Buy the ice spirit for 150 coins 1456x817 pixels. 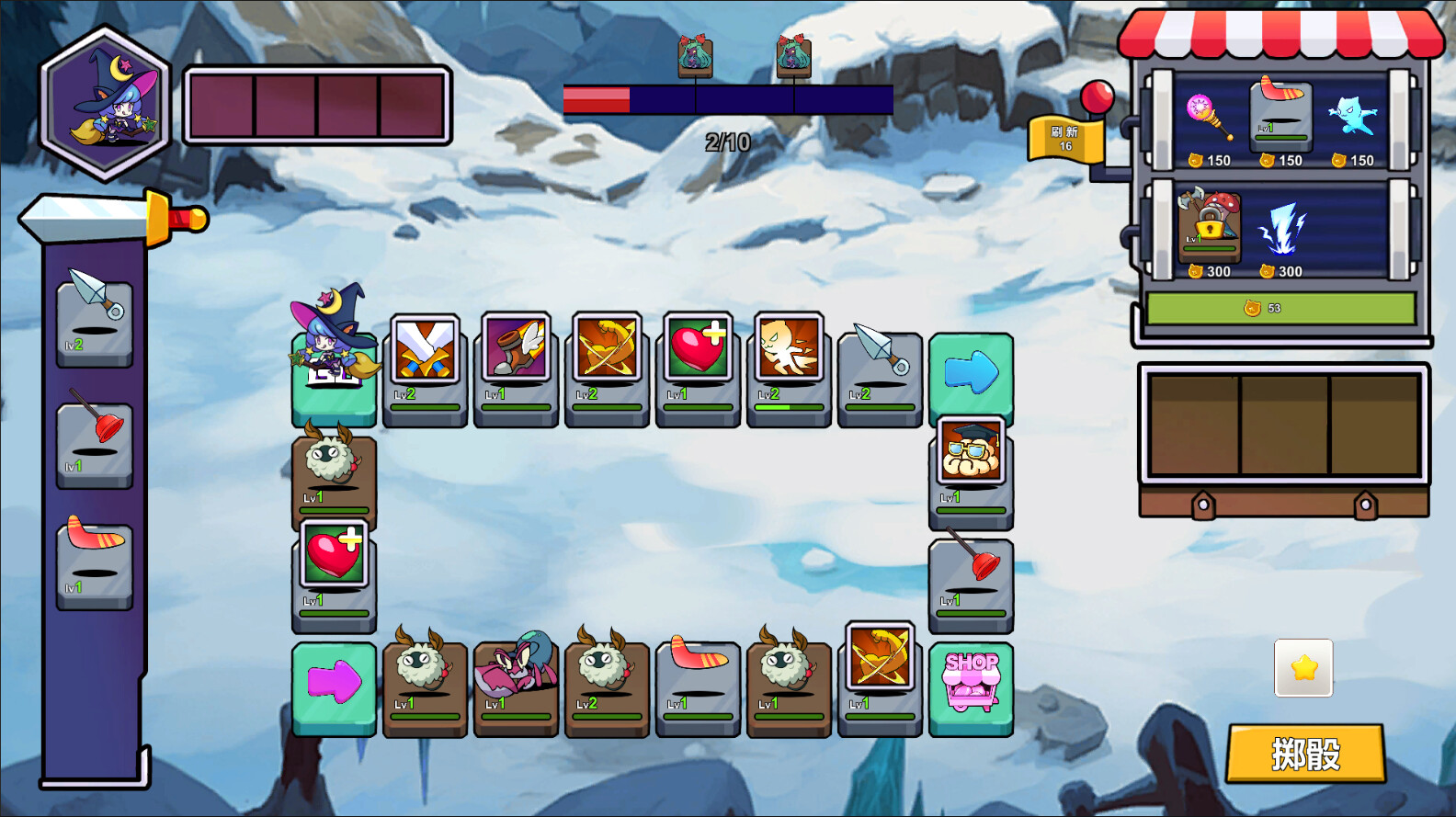1353,115
